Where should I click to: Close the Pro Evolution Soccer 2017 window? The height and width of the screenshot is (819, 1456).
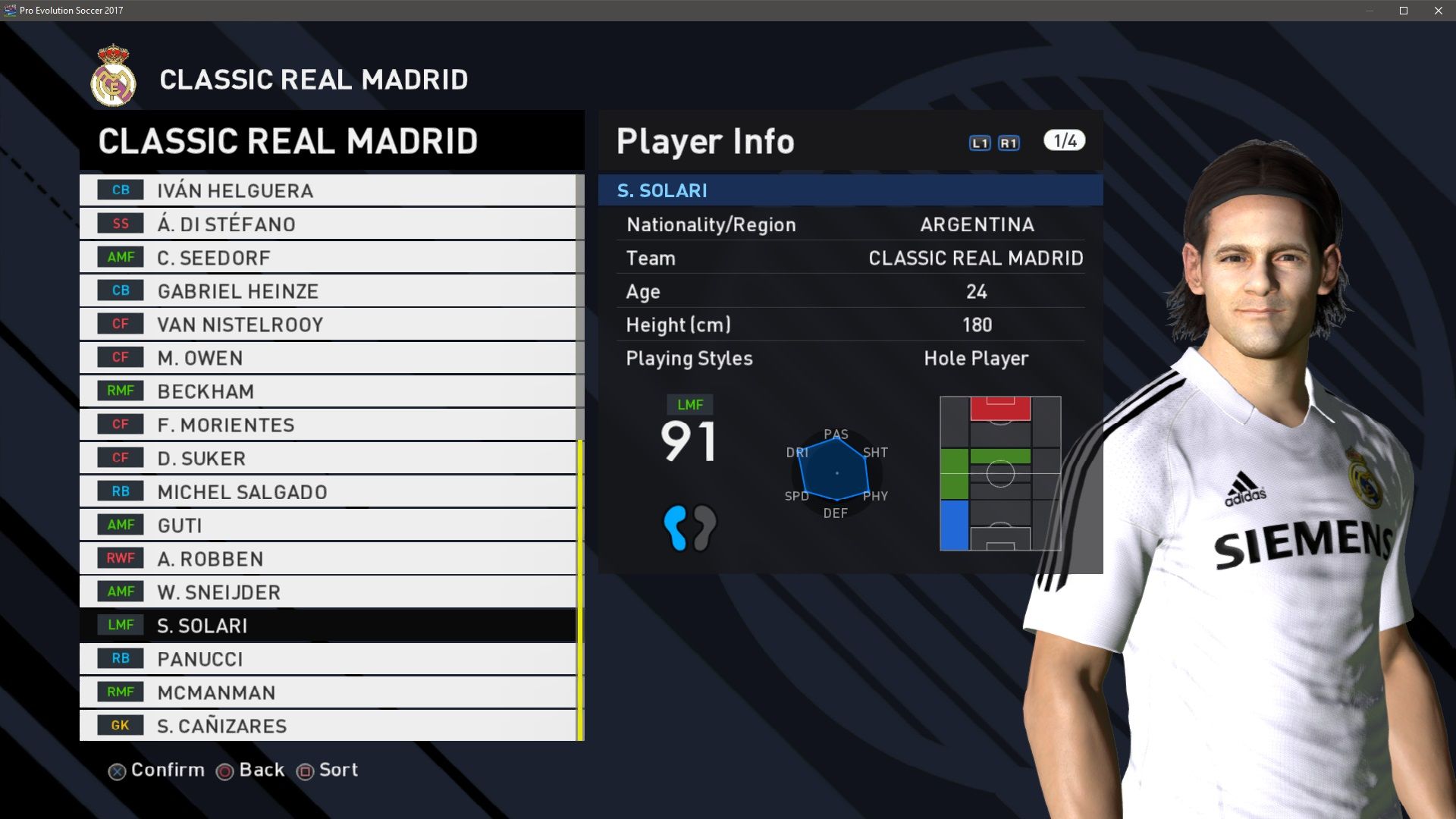tap(1439, 11)
